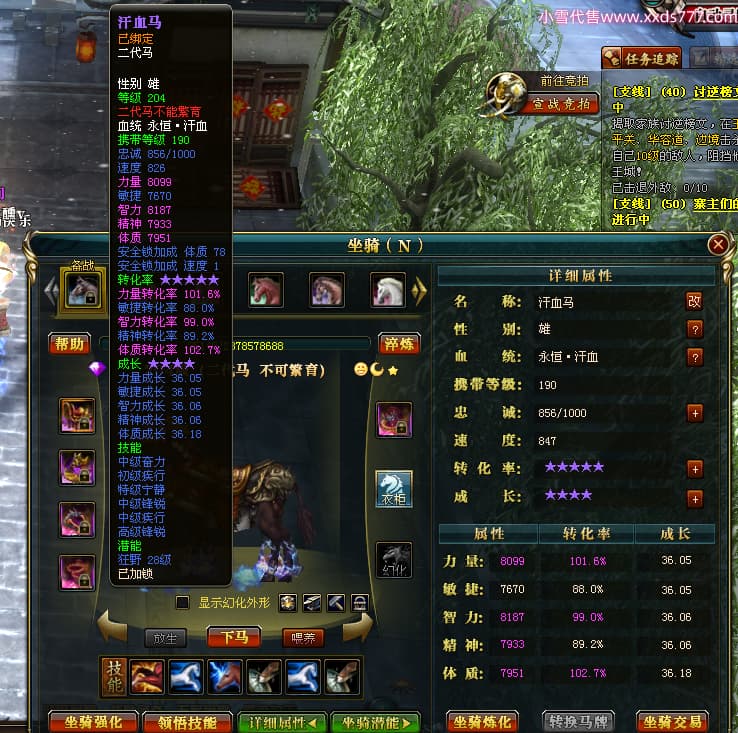
Task: Click the 下马 dismount button
Action: (234, 638)
